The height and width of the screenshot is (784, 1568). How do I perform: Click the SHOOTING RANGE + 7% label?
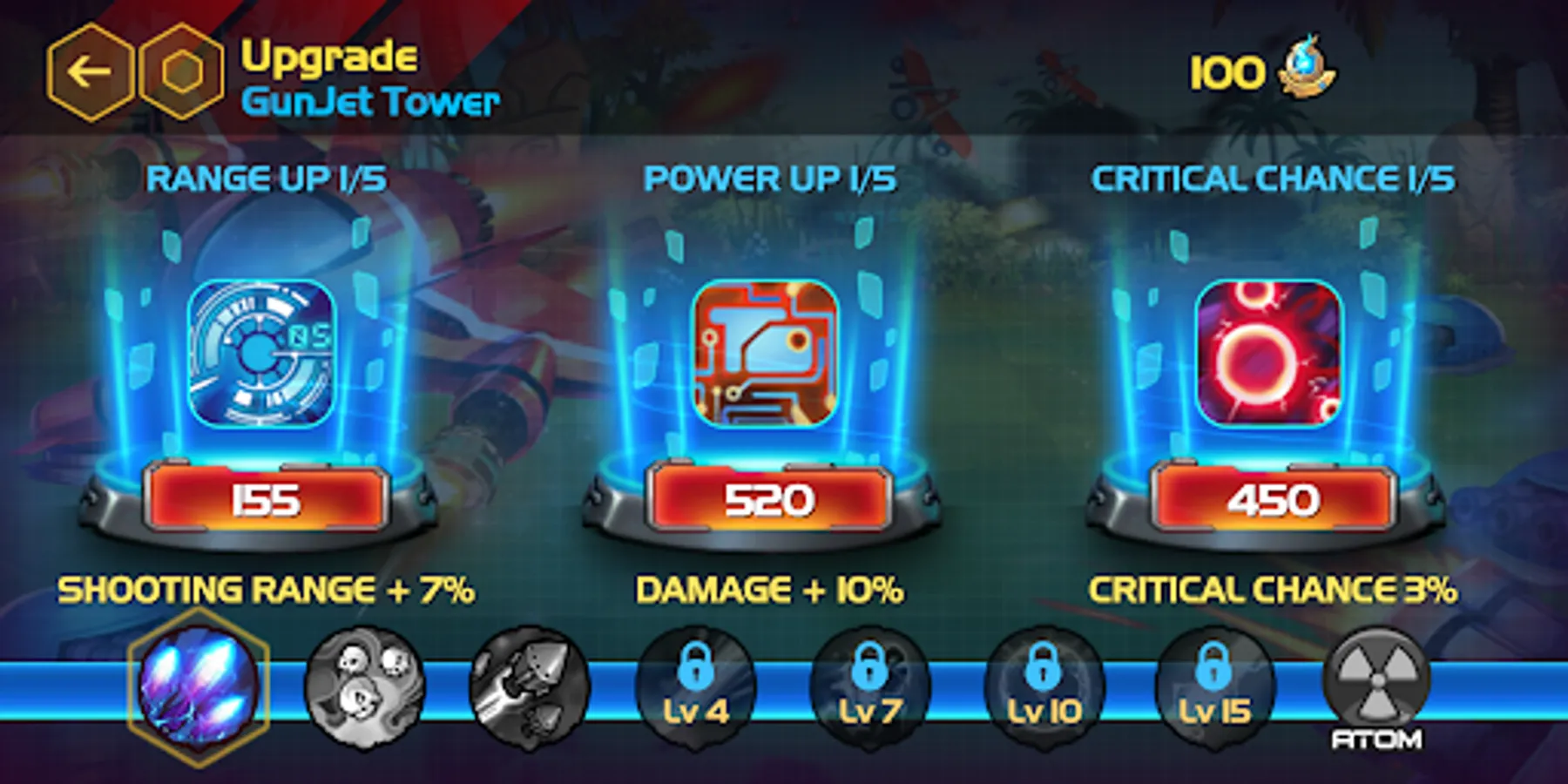coord(266,592)
